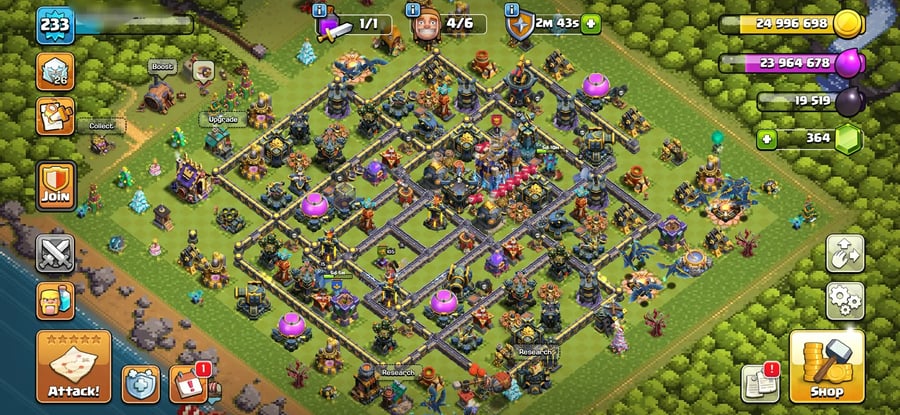Add more gems with the green plus
Screen dimensions: 900x415
coord(767,138)
